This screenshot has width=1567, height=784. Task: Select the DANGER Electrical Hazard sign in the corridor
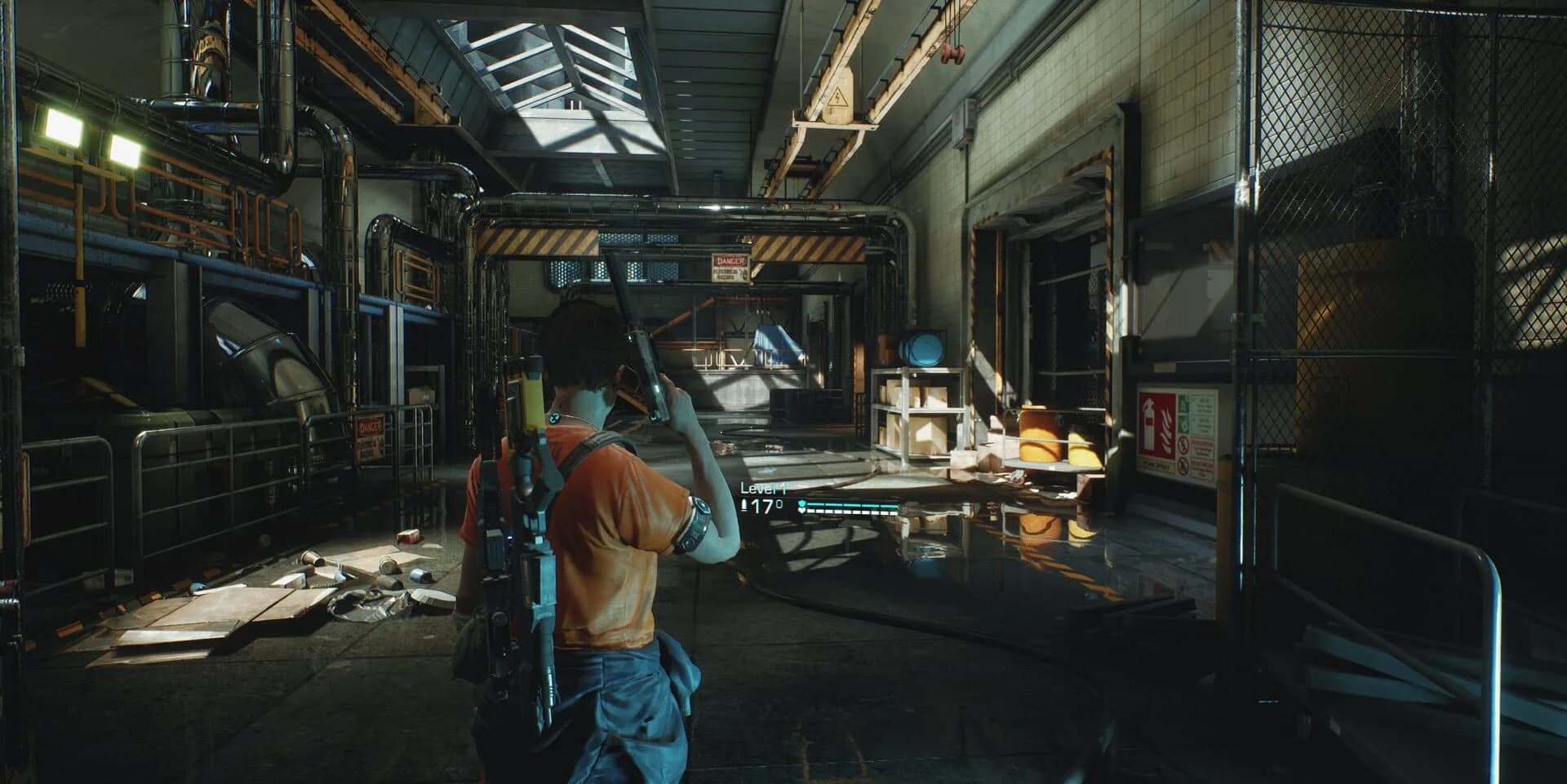729,266
